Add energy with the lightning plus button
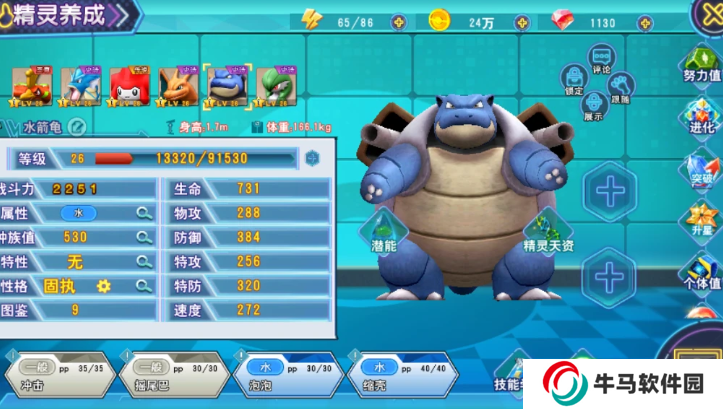The width and height of the screenshot is (723, 409). [x=398, y=21]
